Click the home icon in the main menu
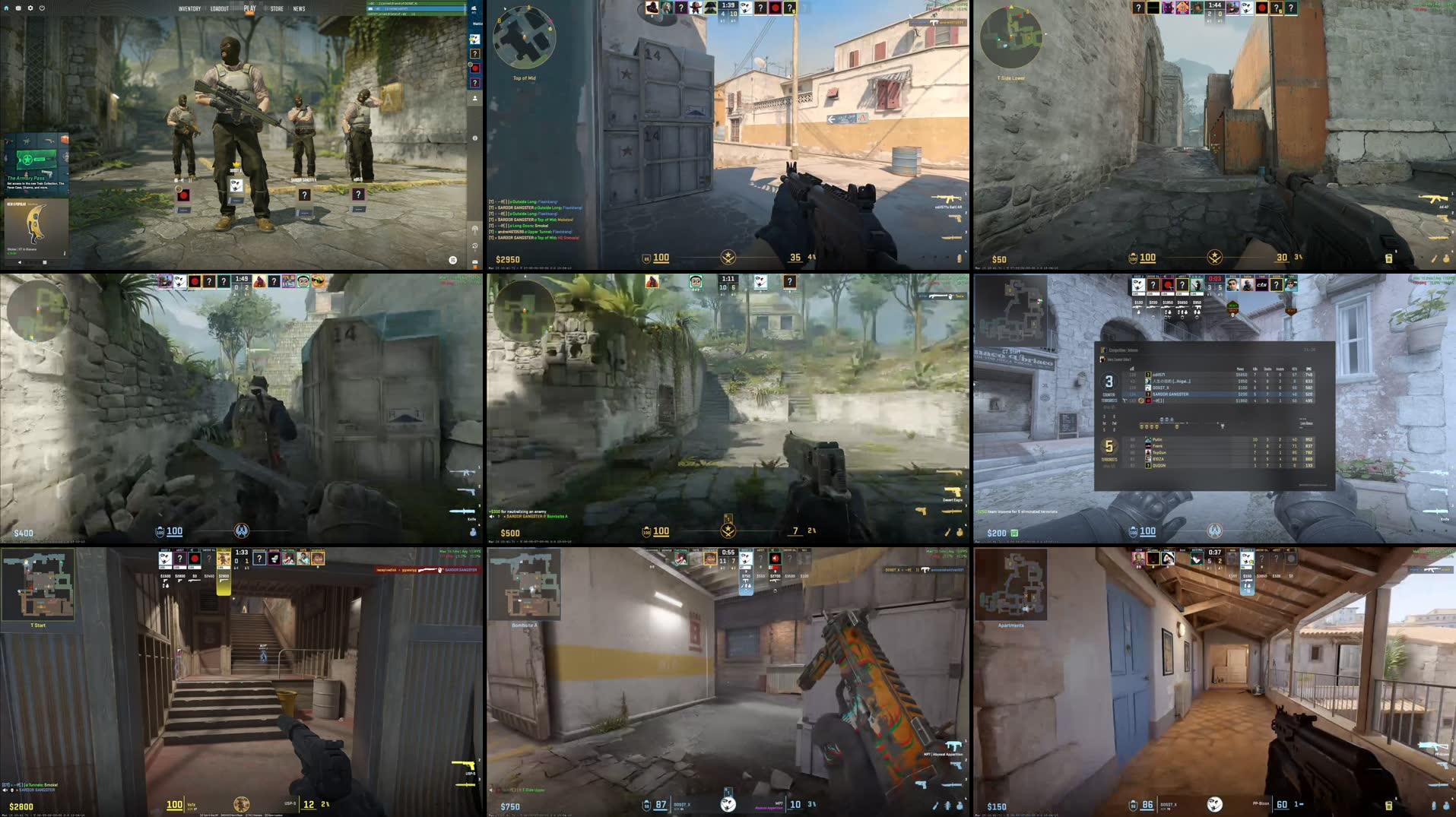 pos(7,8)
